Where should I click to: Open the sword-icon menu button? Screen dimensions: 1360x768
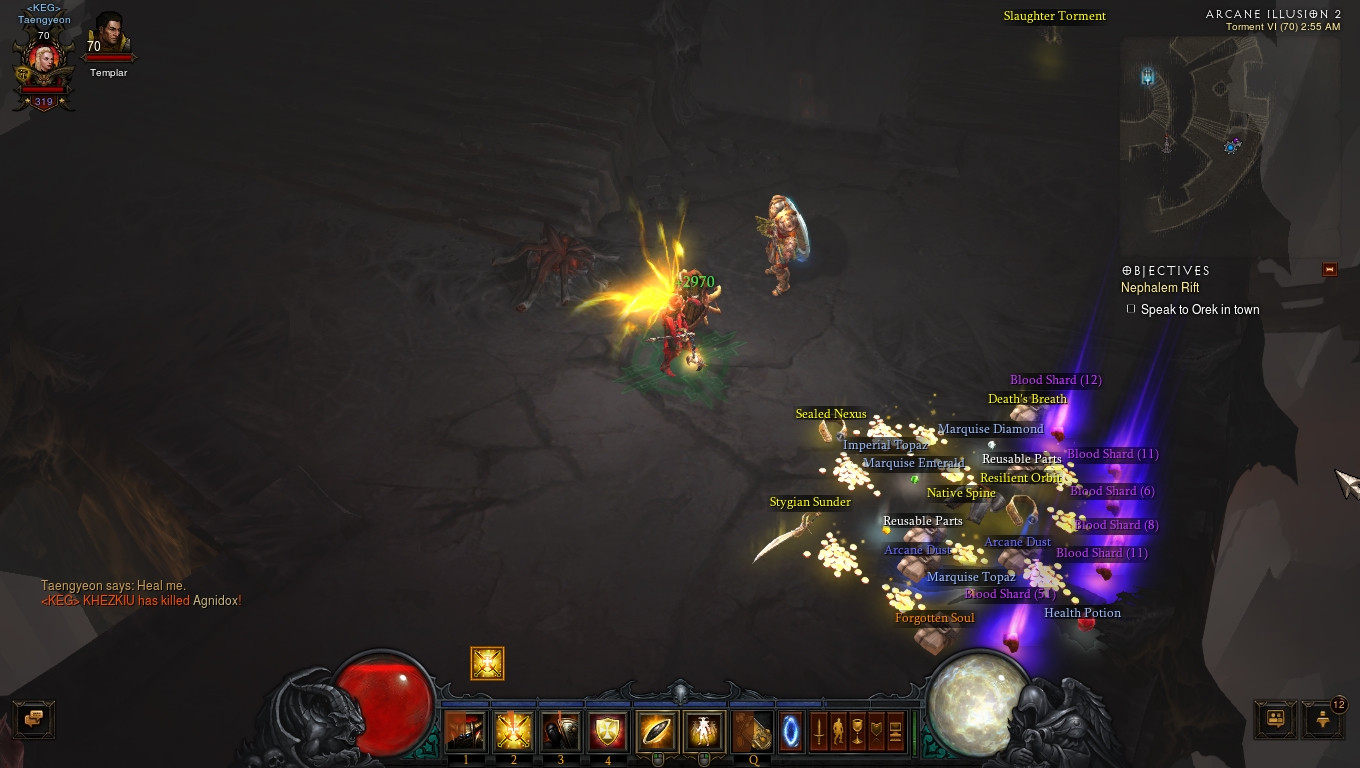[x=819, y=731]
